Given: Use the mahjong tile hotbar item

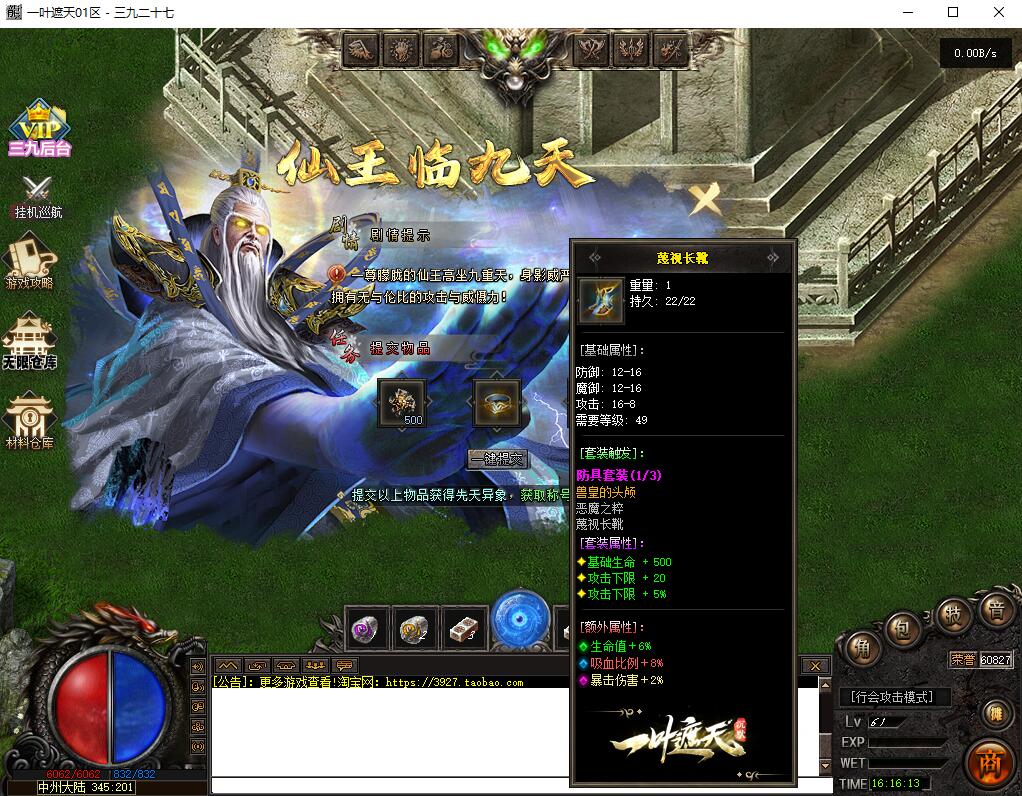Looking at the screenshot, I should pos(464,629).
